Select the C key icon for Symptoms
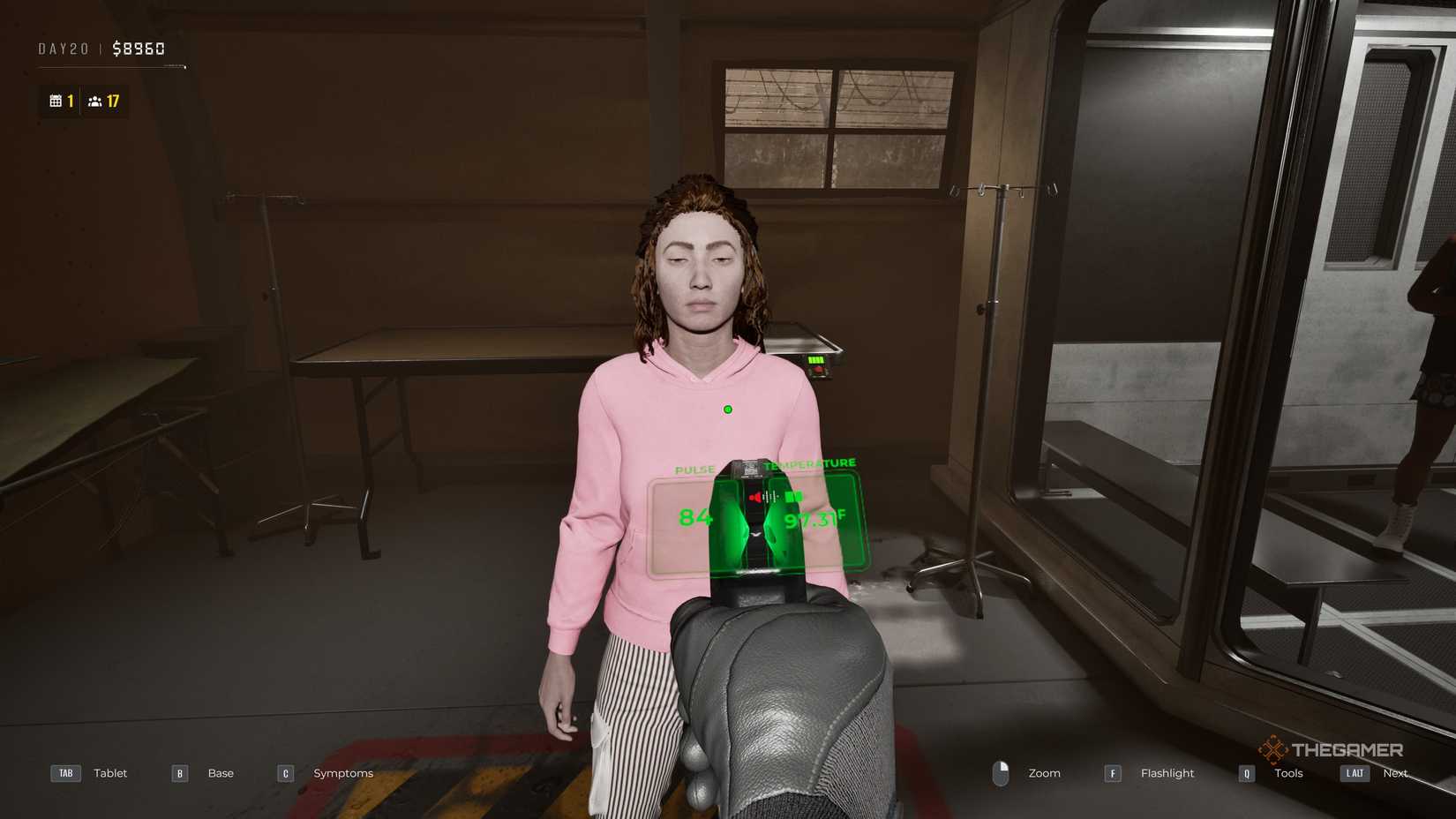This screenshot has width=1456, height=819. [284, 772]
